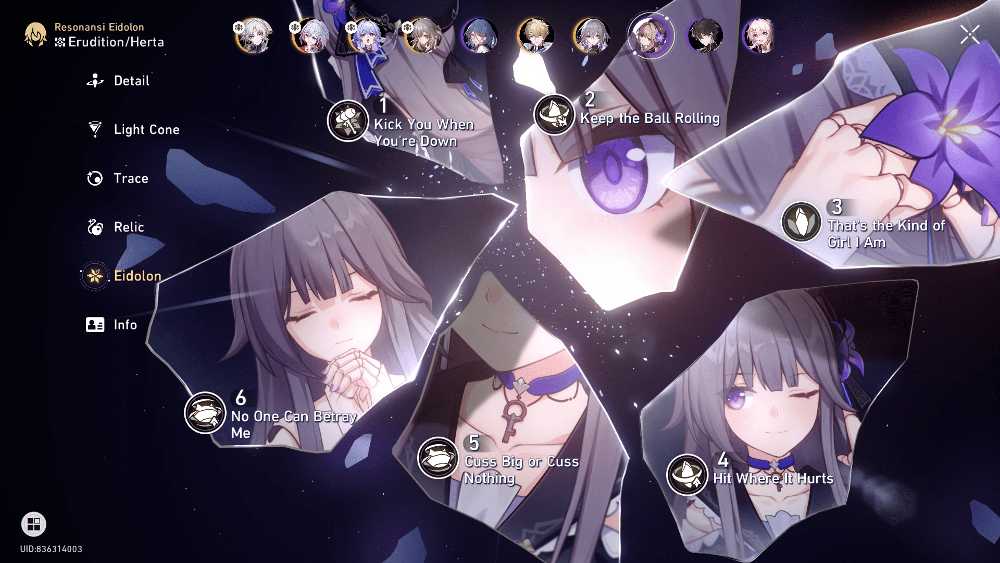Screen dimensions: 1000x563
Task: Inspect Eidolon 3 That's the Kind of Girl I Am
Action: pyautogui.click(x=801, y=221)
